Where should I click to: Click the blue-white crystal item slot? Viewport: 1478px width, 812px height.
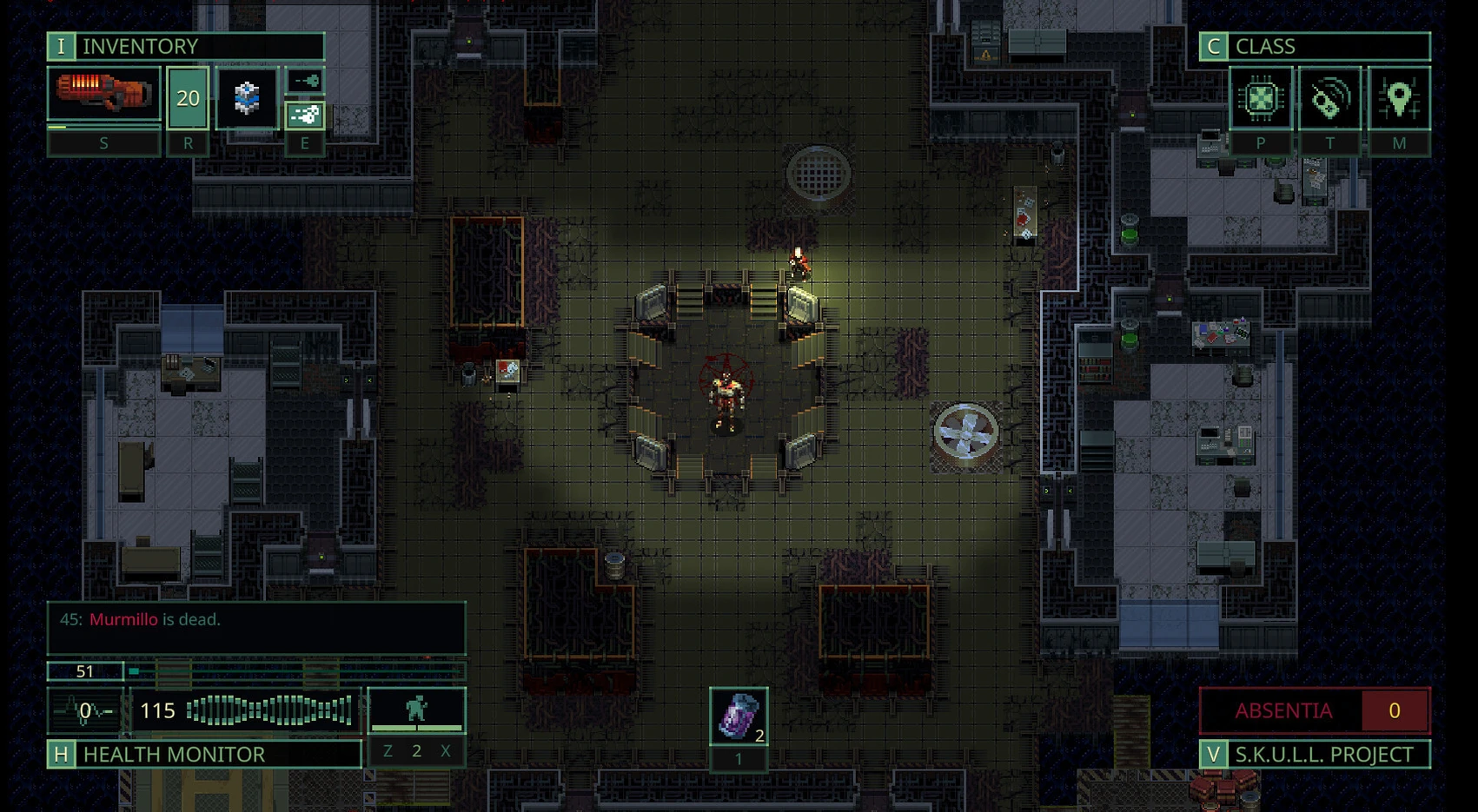coord(247,97)
